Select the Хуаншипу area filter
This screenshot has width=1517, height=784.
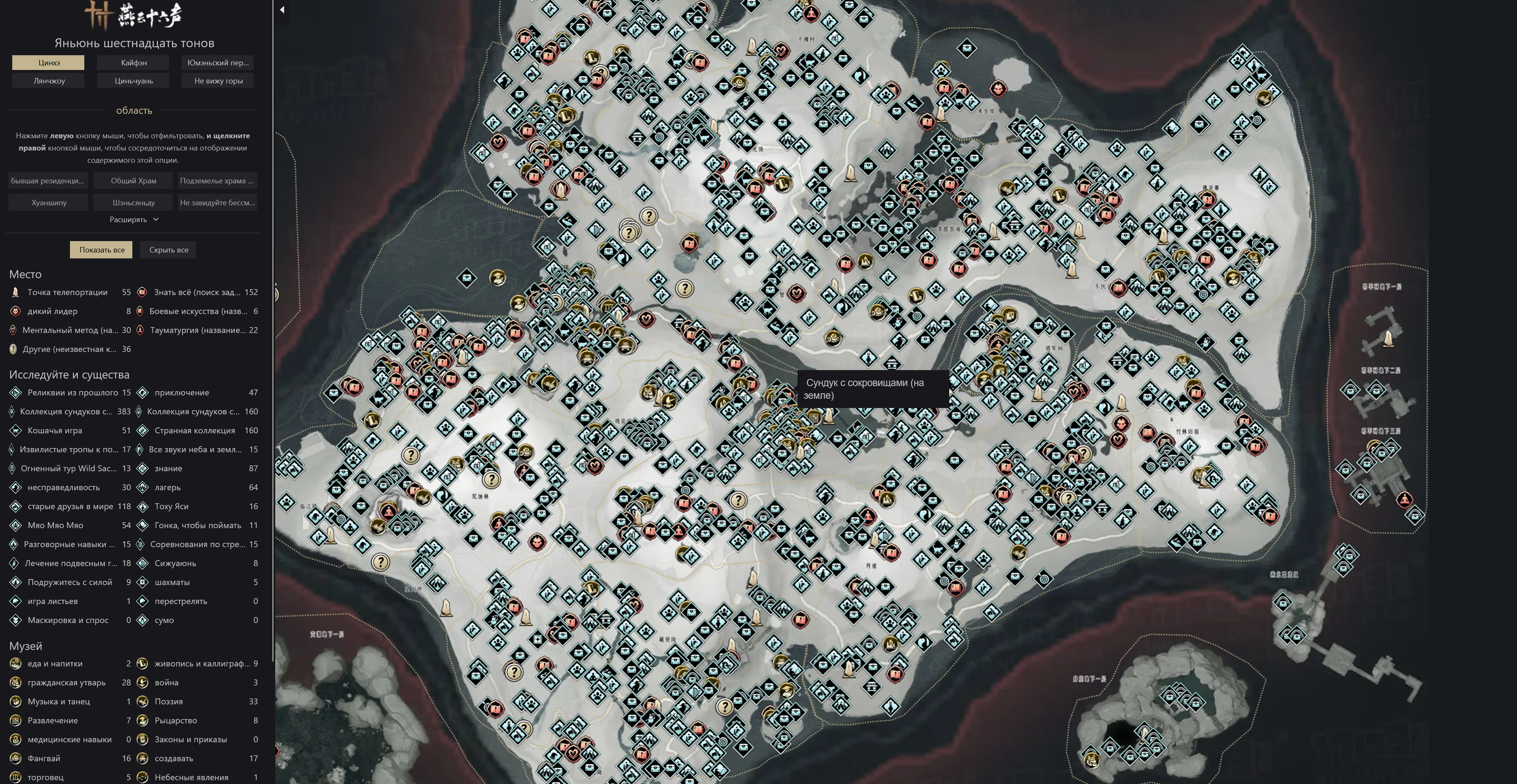coord(49,203)
